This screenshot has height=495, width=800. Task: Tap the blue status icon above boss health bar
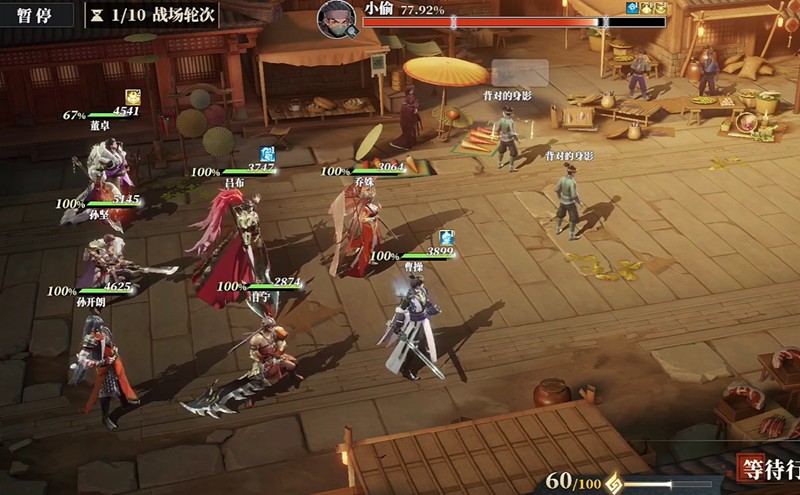tap(633, 8)
